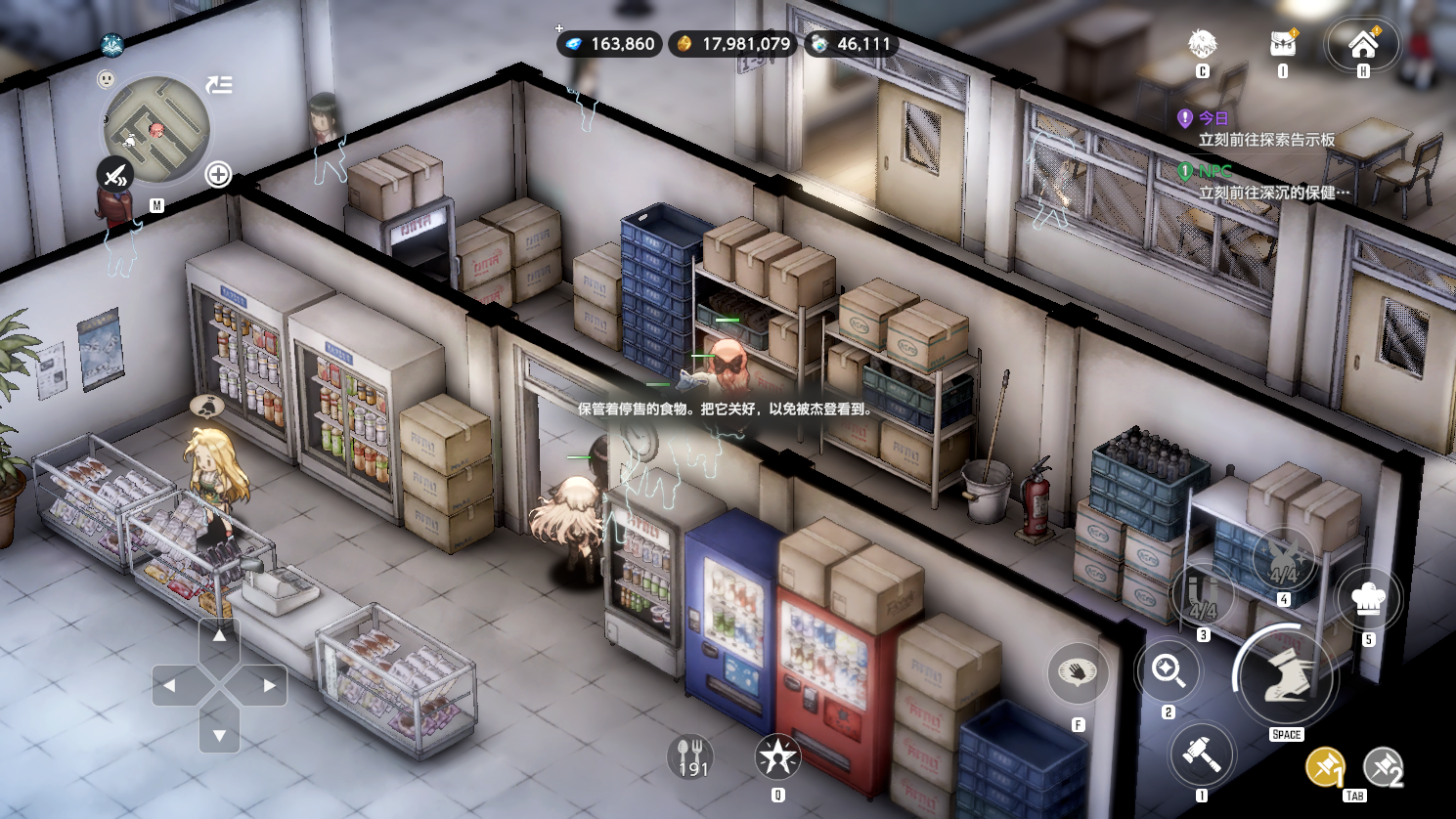Activate the dash boot ability
The height and width of the screenshot is (819, 1456).
(1286, 677)
